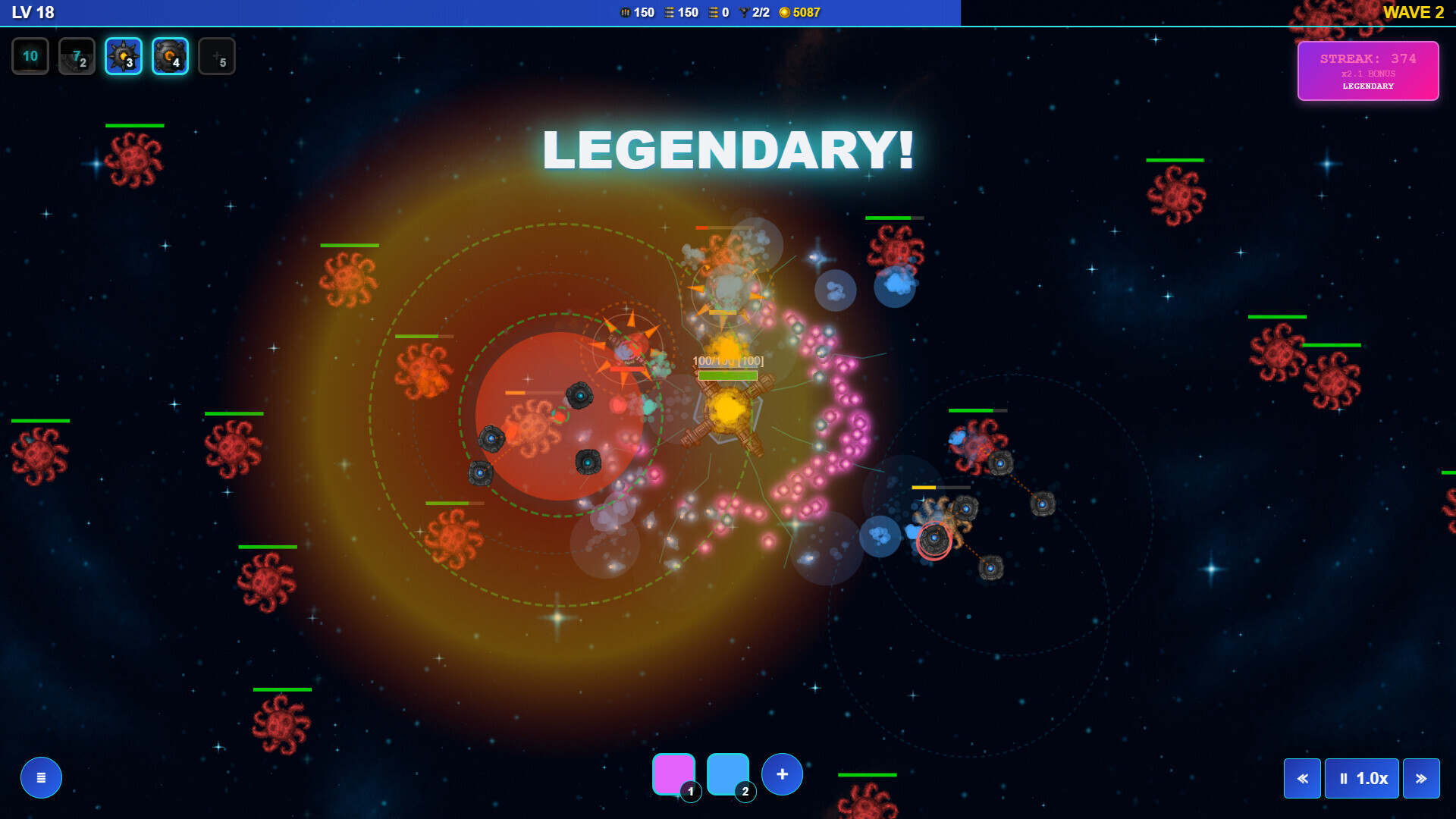Open the hamburger menu bottom left
Screen dimensions: 1456x819
click(x=41, y=777)
